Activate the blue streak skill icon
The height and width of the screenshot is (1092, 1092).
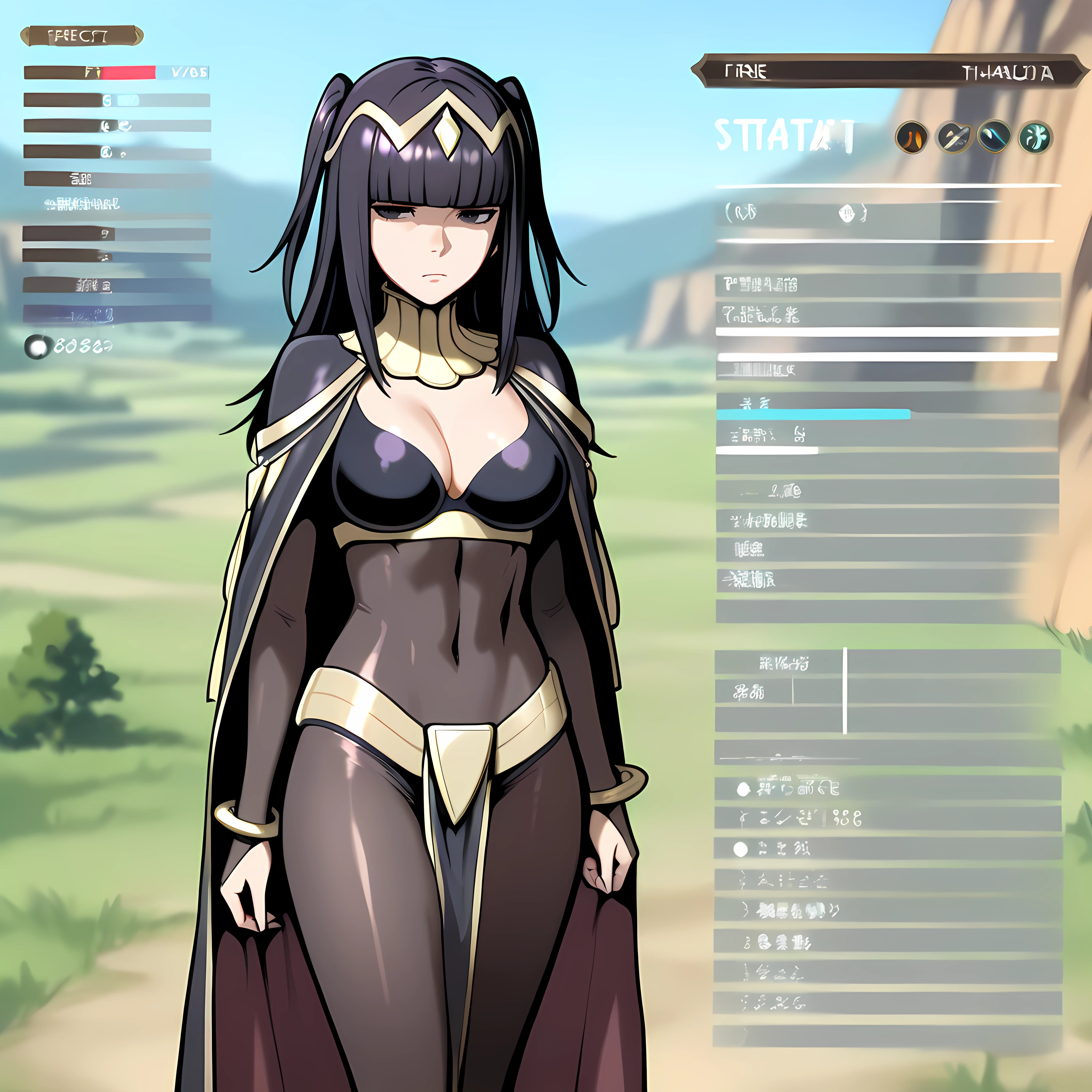coord(994,137)
